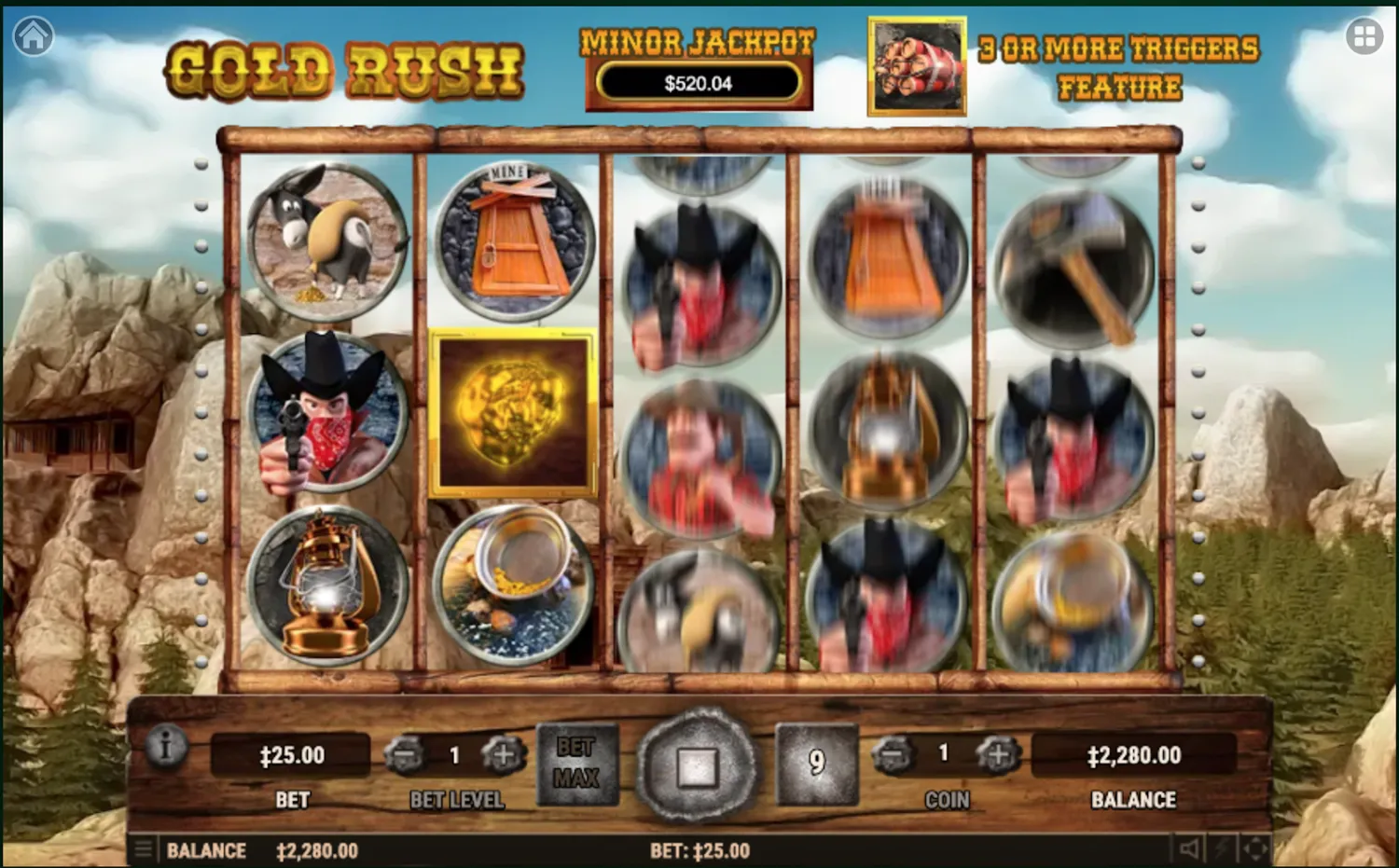Click the Home icon in the top-left corner
The image size is (1399, 868).
tap(34, 35)
